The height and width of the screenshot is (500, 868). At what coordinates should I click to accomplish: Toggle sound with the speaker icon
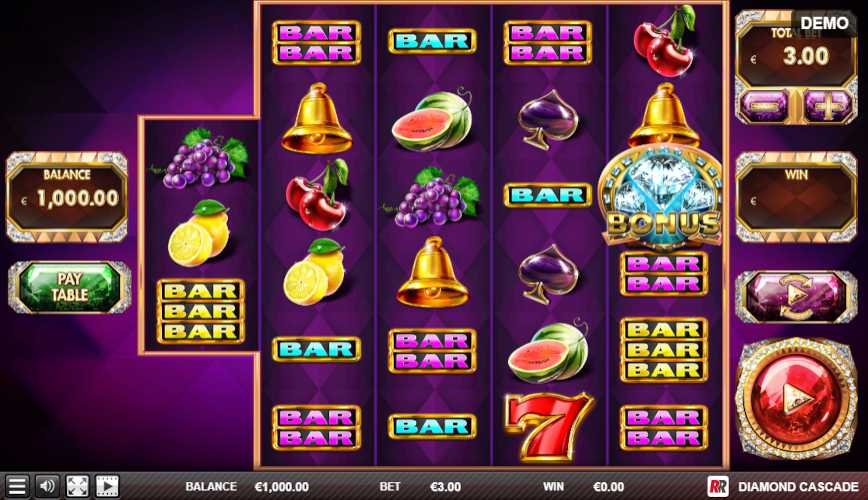tap(47, 487)
